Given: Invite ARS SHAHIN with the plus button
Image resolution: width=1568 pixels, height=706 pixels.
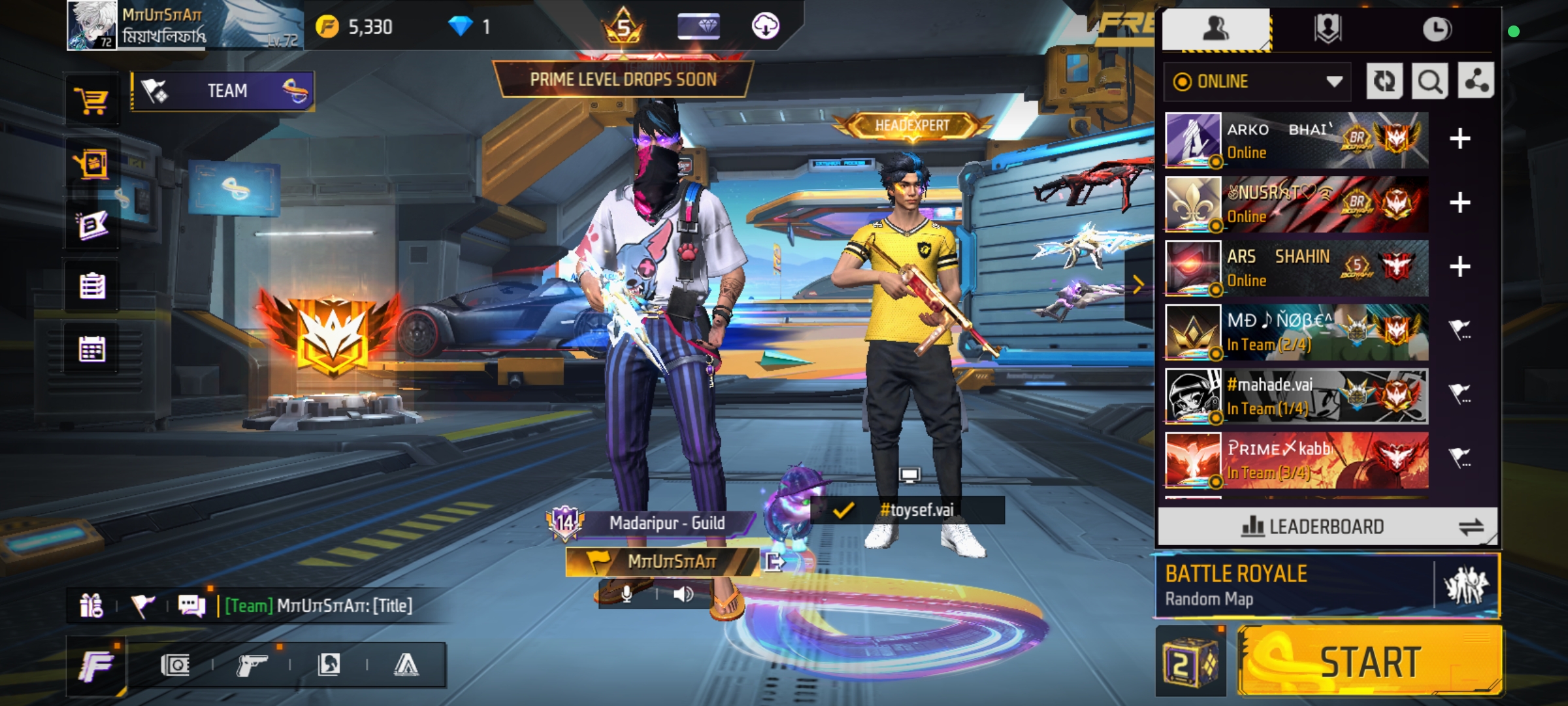Looking at the screenshot, I should (1460, 267).
